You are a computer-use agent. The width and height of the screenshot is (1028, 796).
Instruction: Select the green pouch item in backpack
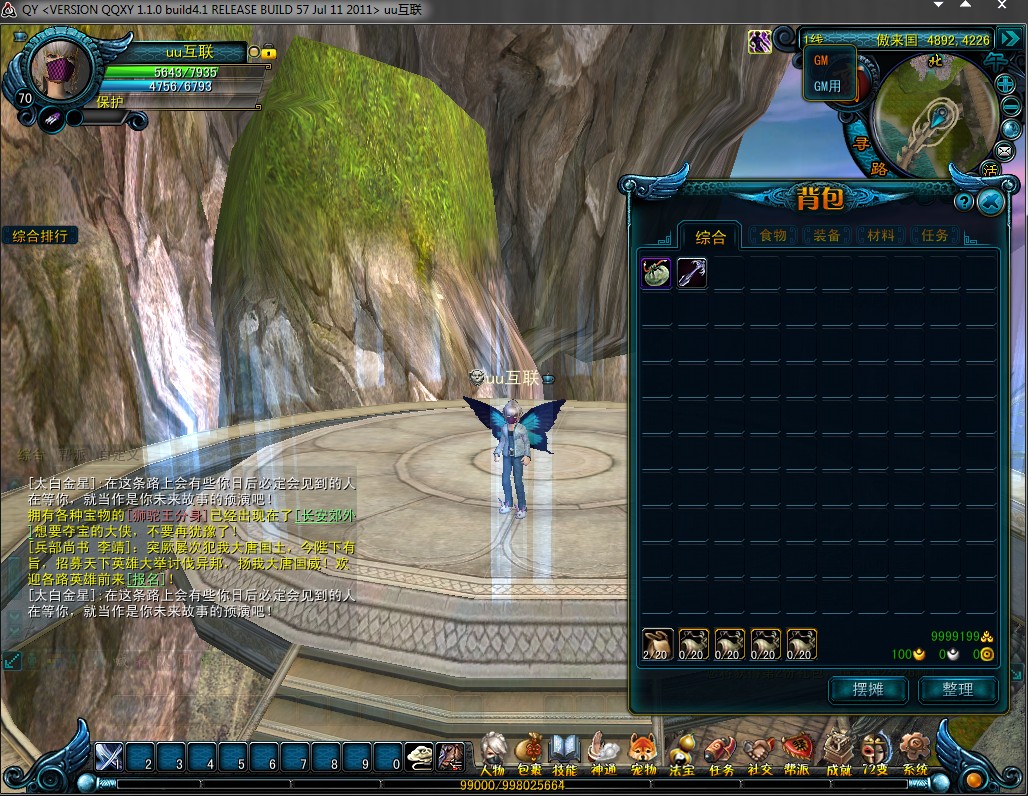point(656,273)
